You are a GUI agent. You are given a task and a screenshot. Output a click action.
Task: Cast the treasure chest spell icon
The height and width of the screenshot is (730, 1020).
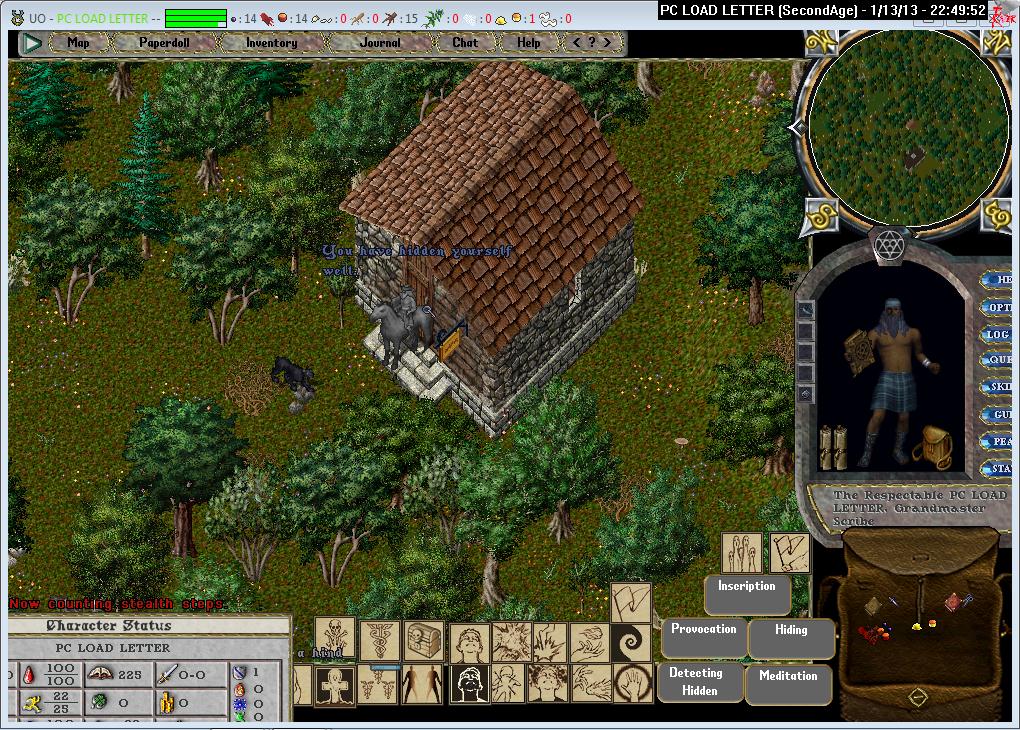pos(423,641)
